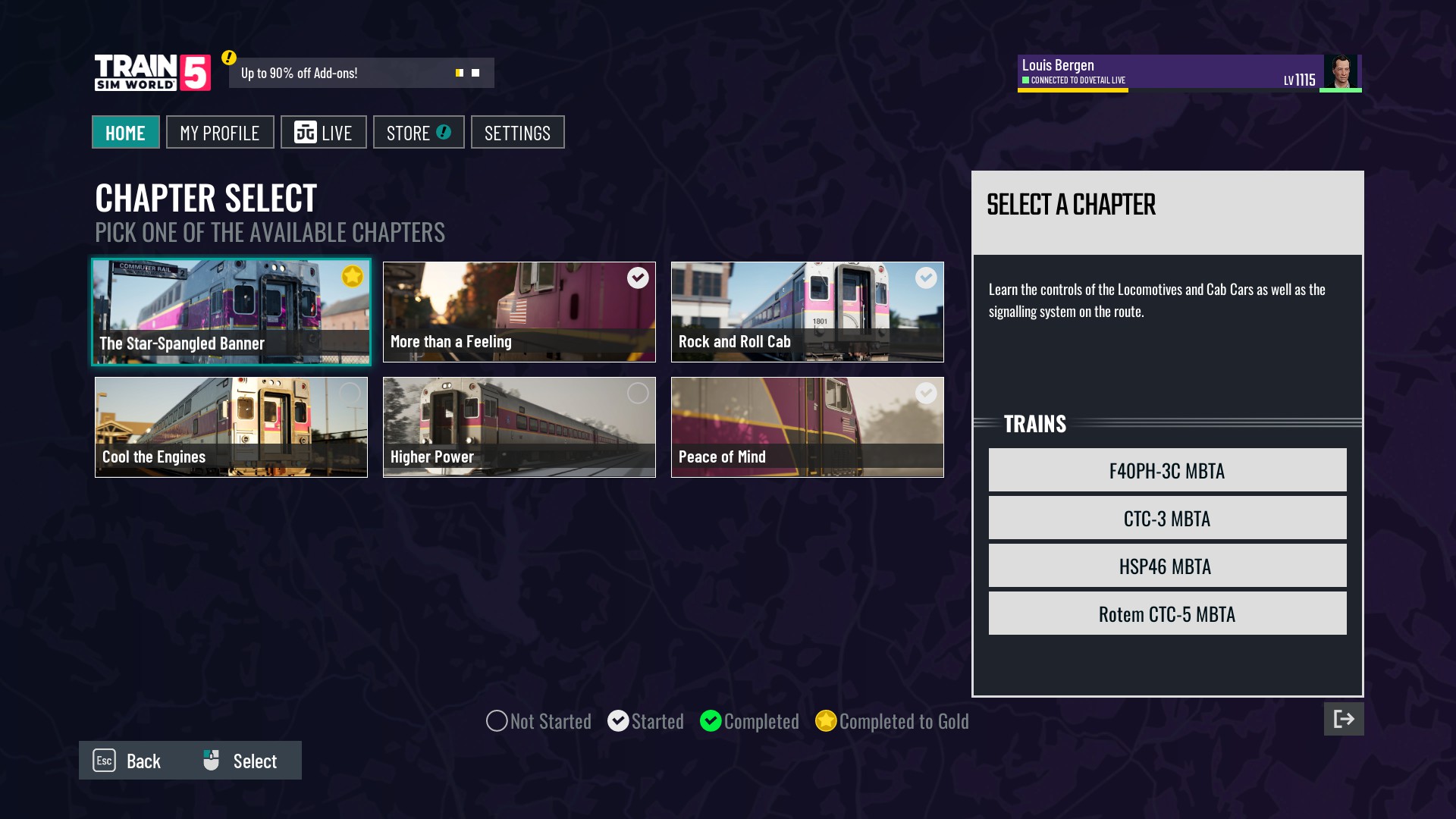
Task: Click the Back button
Action: pyautogui.click(x=127, y=761)
